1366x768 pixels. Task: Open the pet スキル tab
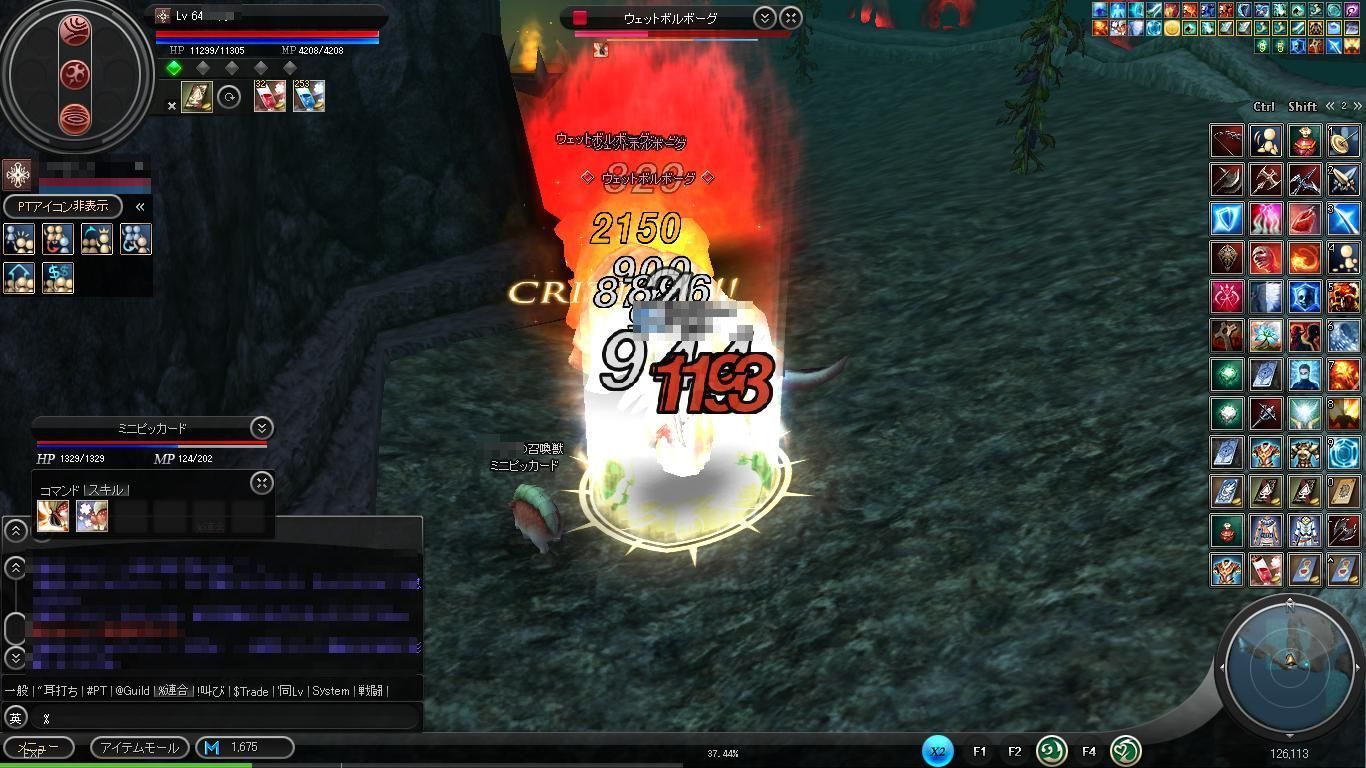(x=106, y=490)
